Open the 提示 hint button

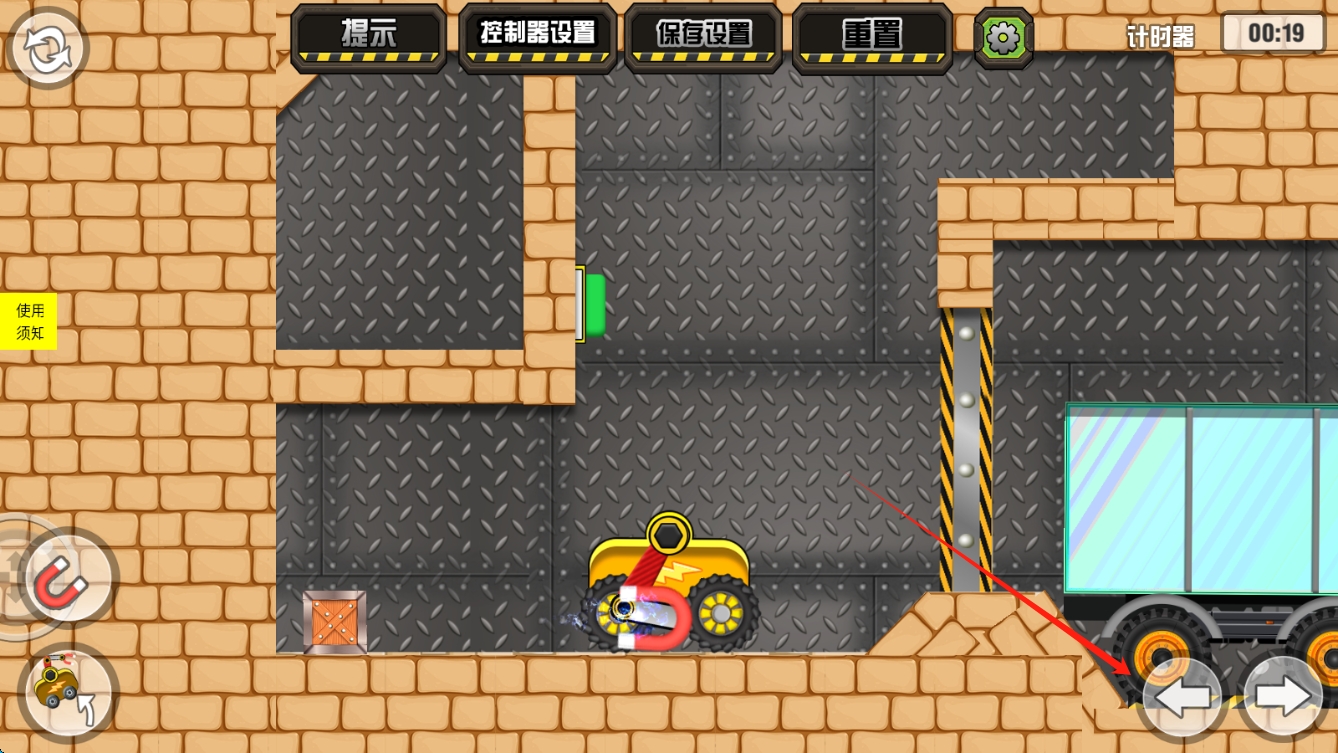(x=369, y=37)
